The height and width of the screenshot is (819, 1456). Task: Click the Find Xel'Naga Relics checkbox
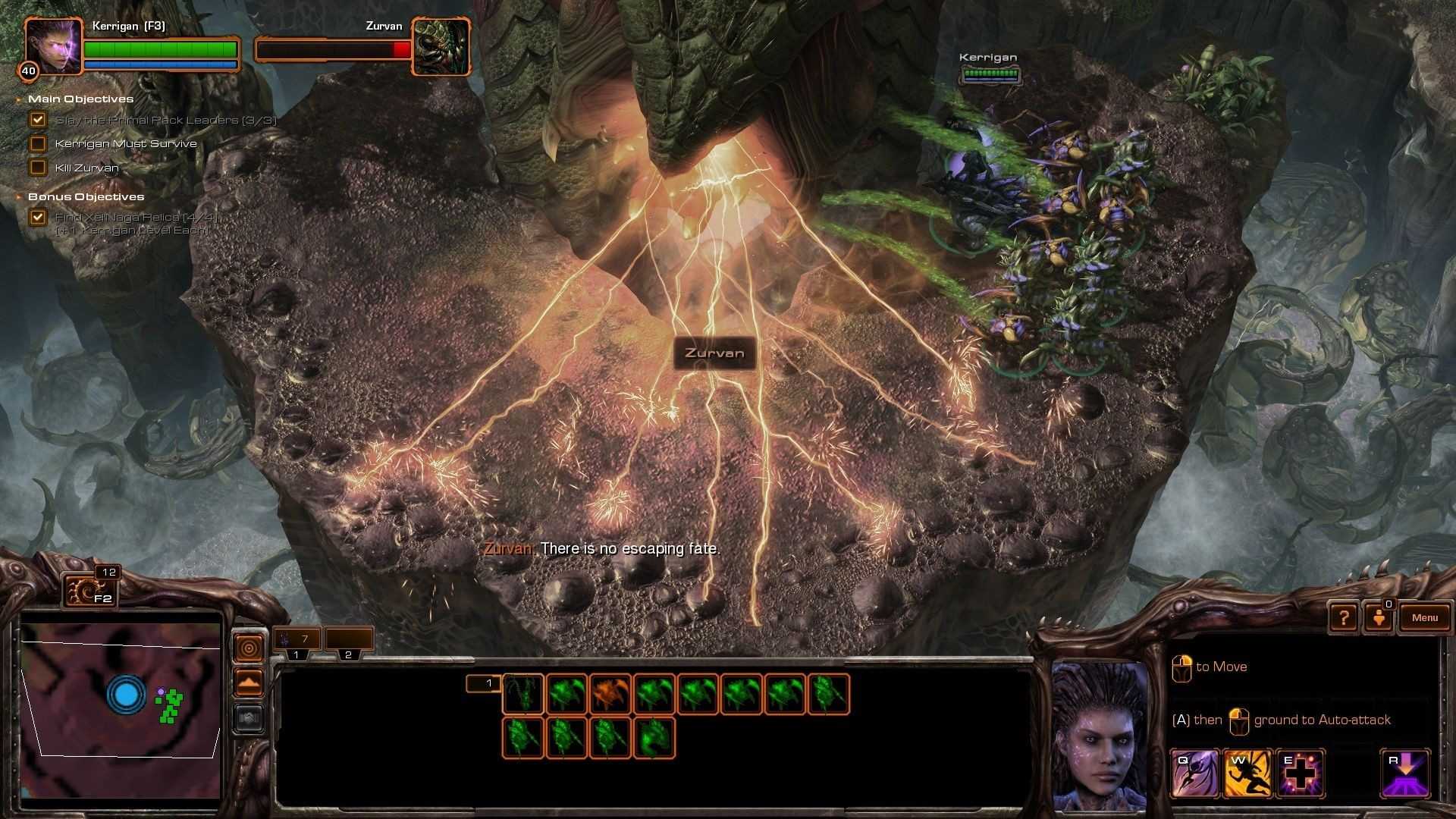38,218
